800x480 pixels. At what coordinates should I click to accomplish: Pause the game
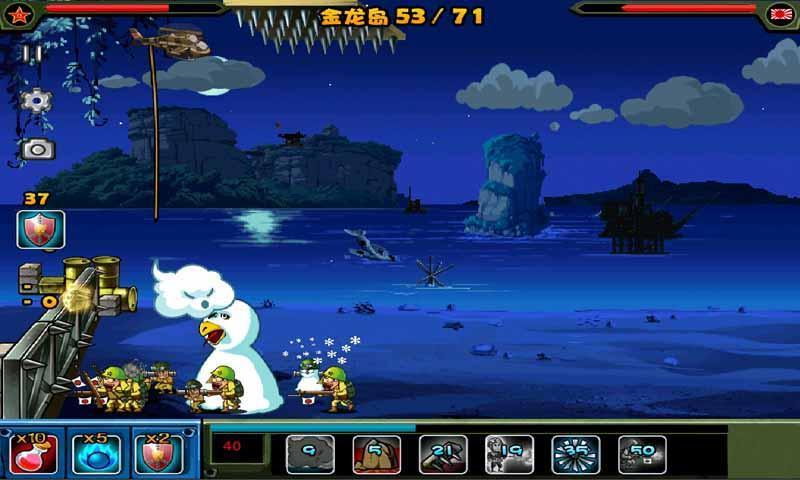tap(34, 55)
